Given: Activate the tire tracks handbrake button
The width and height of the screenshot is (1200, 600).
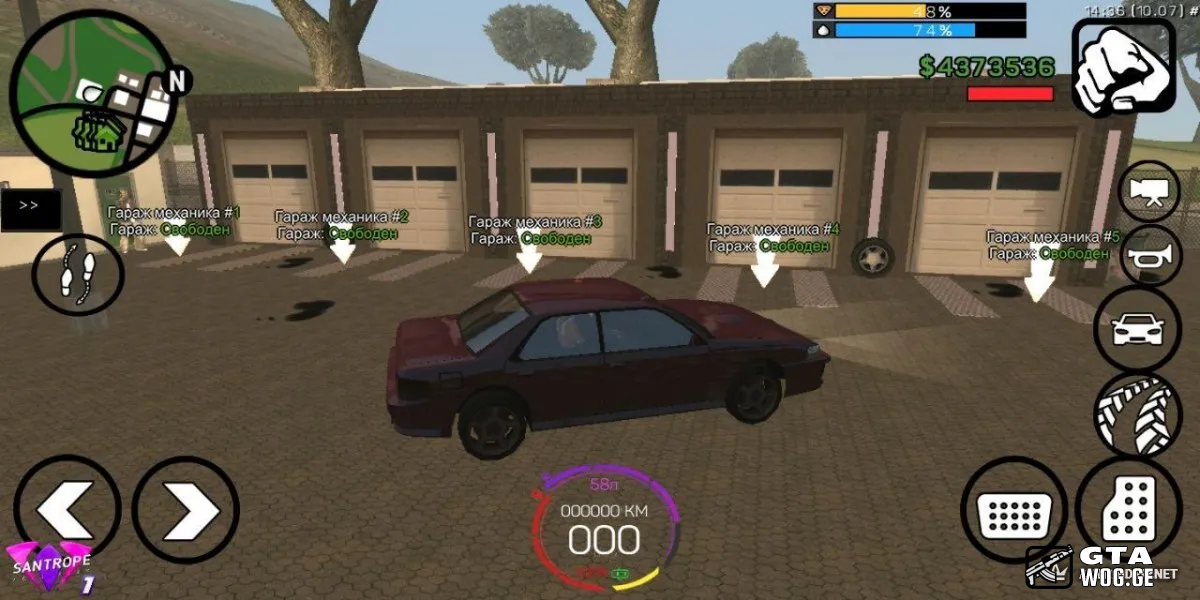Looking at the screenshot, I should coord(1138,414).
